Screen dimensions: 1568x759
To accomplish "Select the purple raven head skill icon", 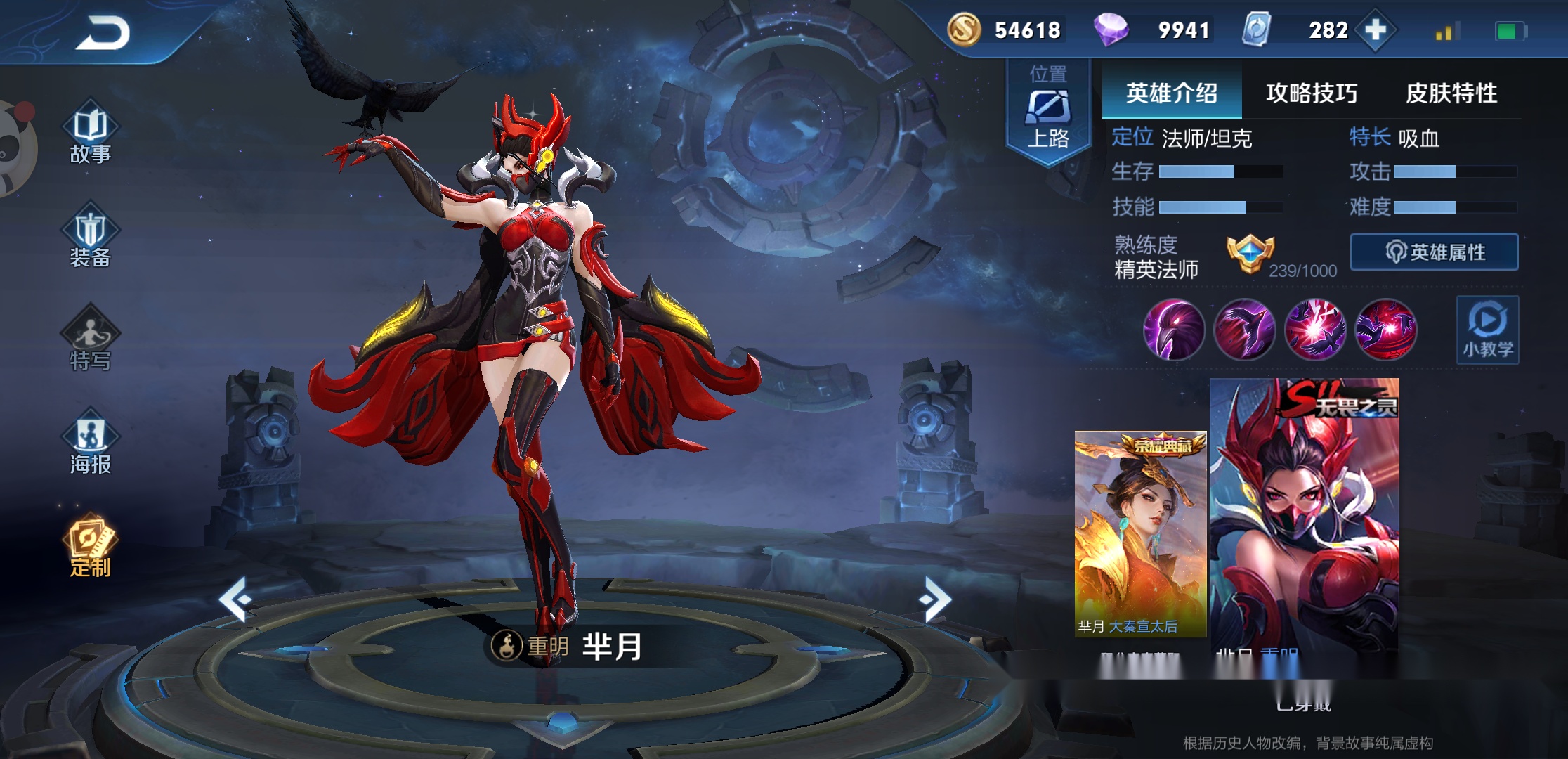I will (x=1174, y=330).
